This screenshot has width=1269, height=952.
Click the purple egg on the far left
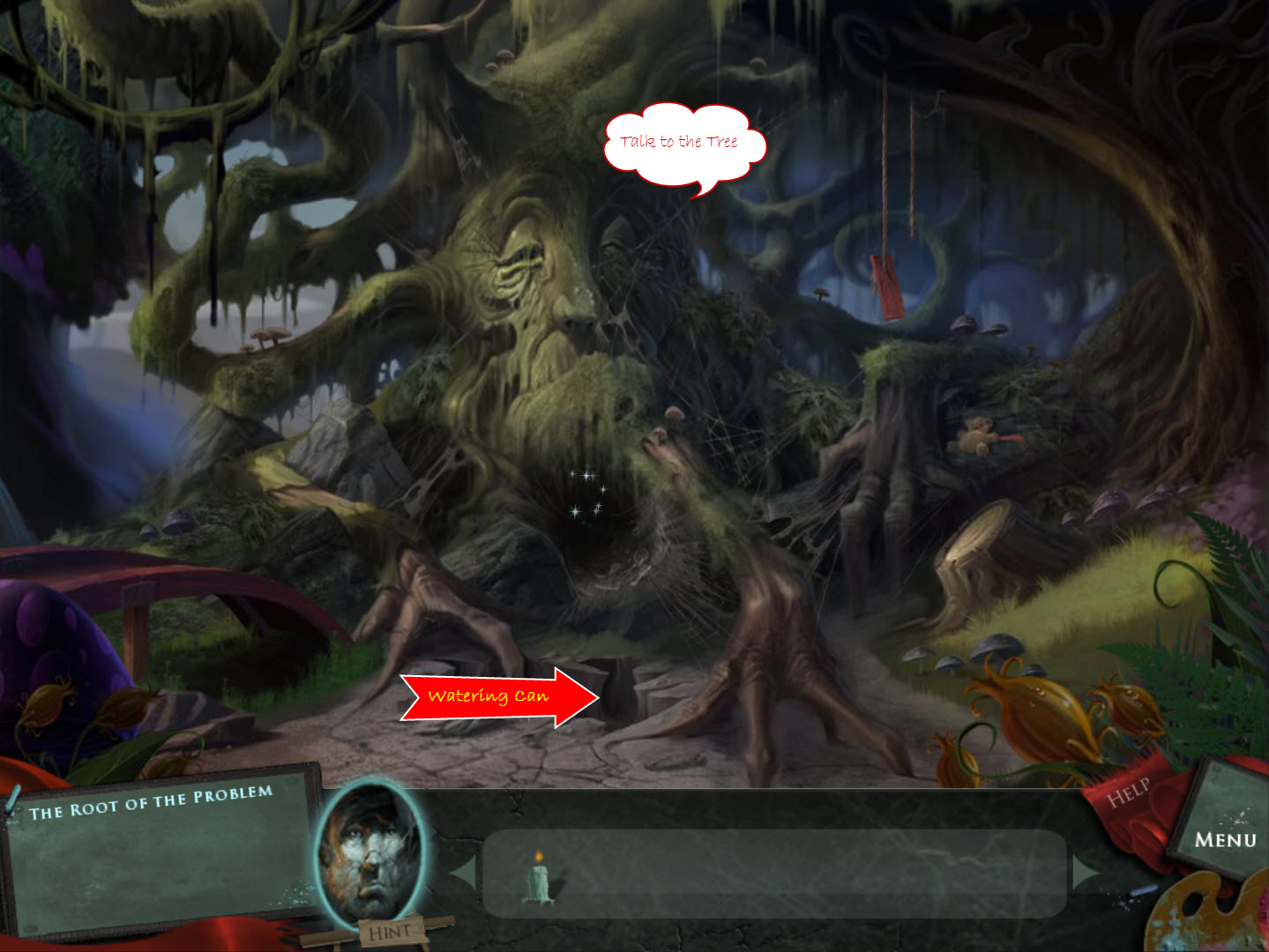coord(35,643)
